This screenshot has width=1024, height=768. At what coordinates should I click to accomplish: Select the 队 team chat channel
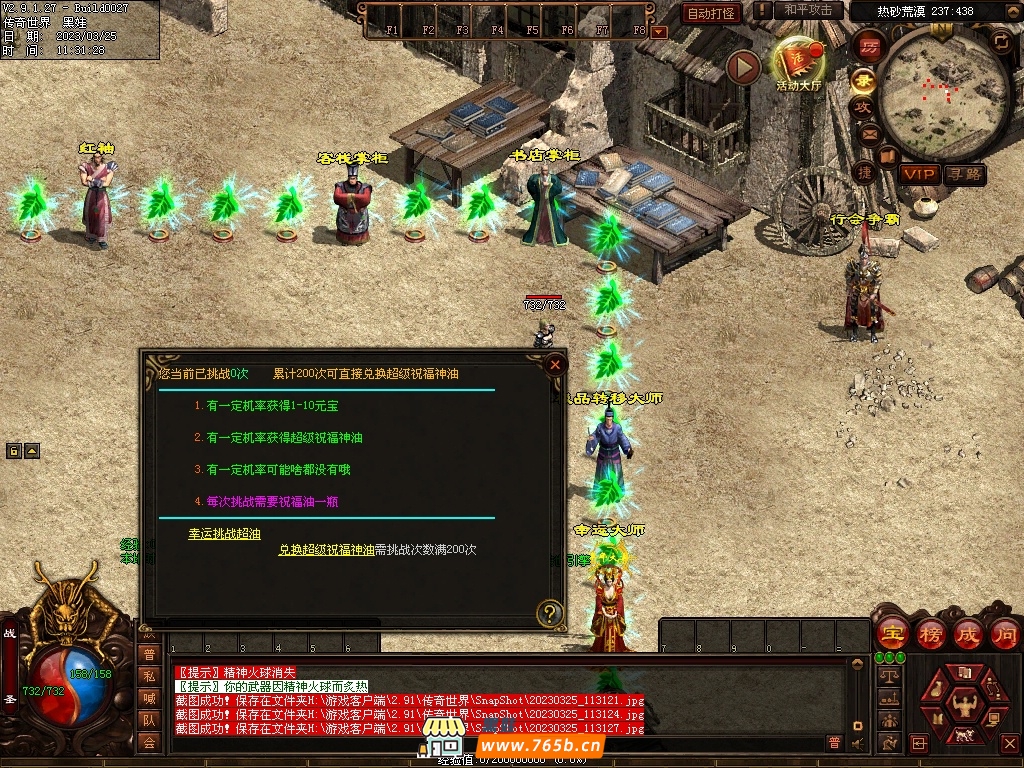149,720
